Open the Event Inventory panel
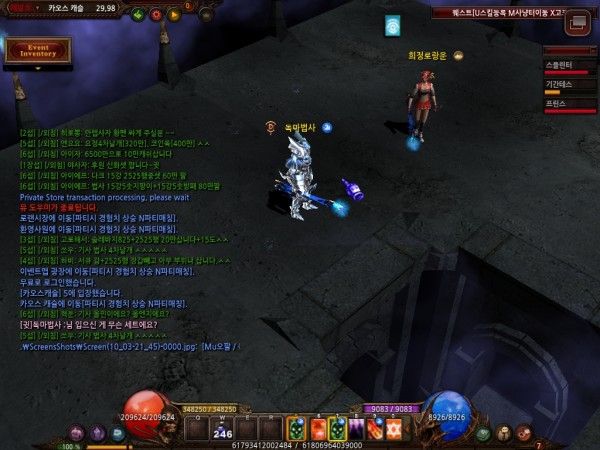Viewport: 600px width, 450px height. point(38,49)
